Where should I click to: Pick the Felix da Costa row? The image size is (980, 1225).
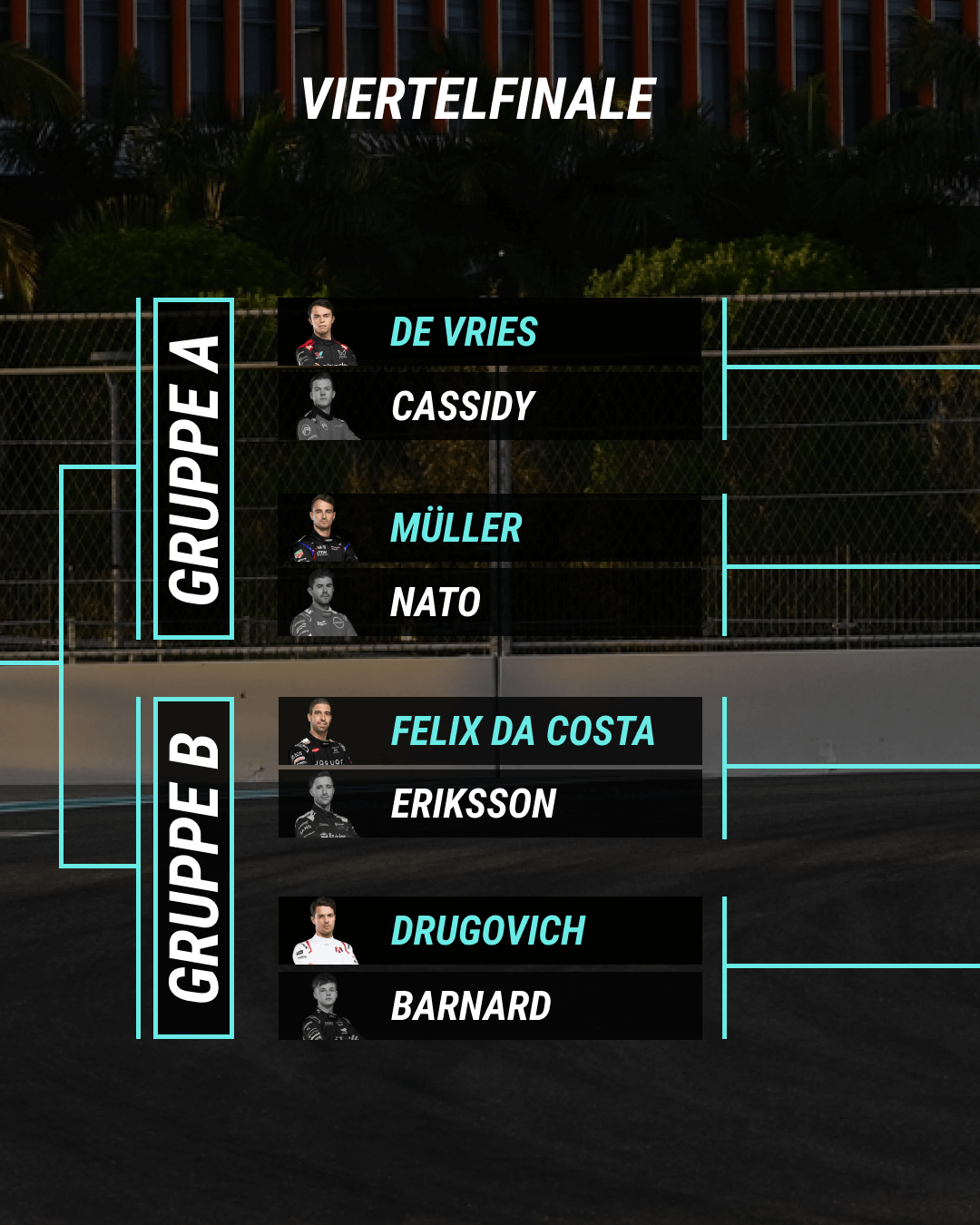pos(490,731)
